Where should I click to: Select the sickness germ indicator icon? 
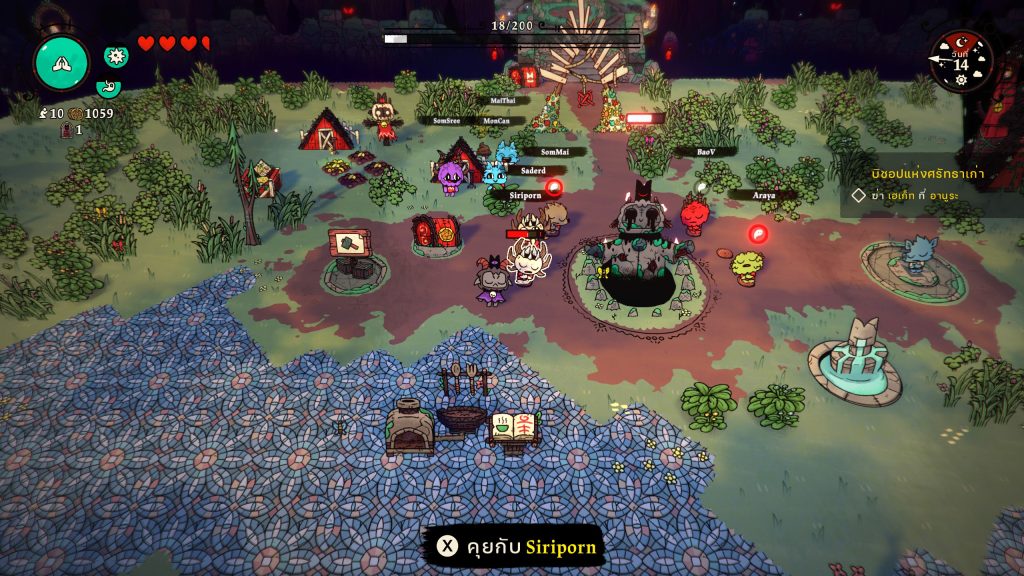click(x=116, y=56)
